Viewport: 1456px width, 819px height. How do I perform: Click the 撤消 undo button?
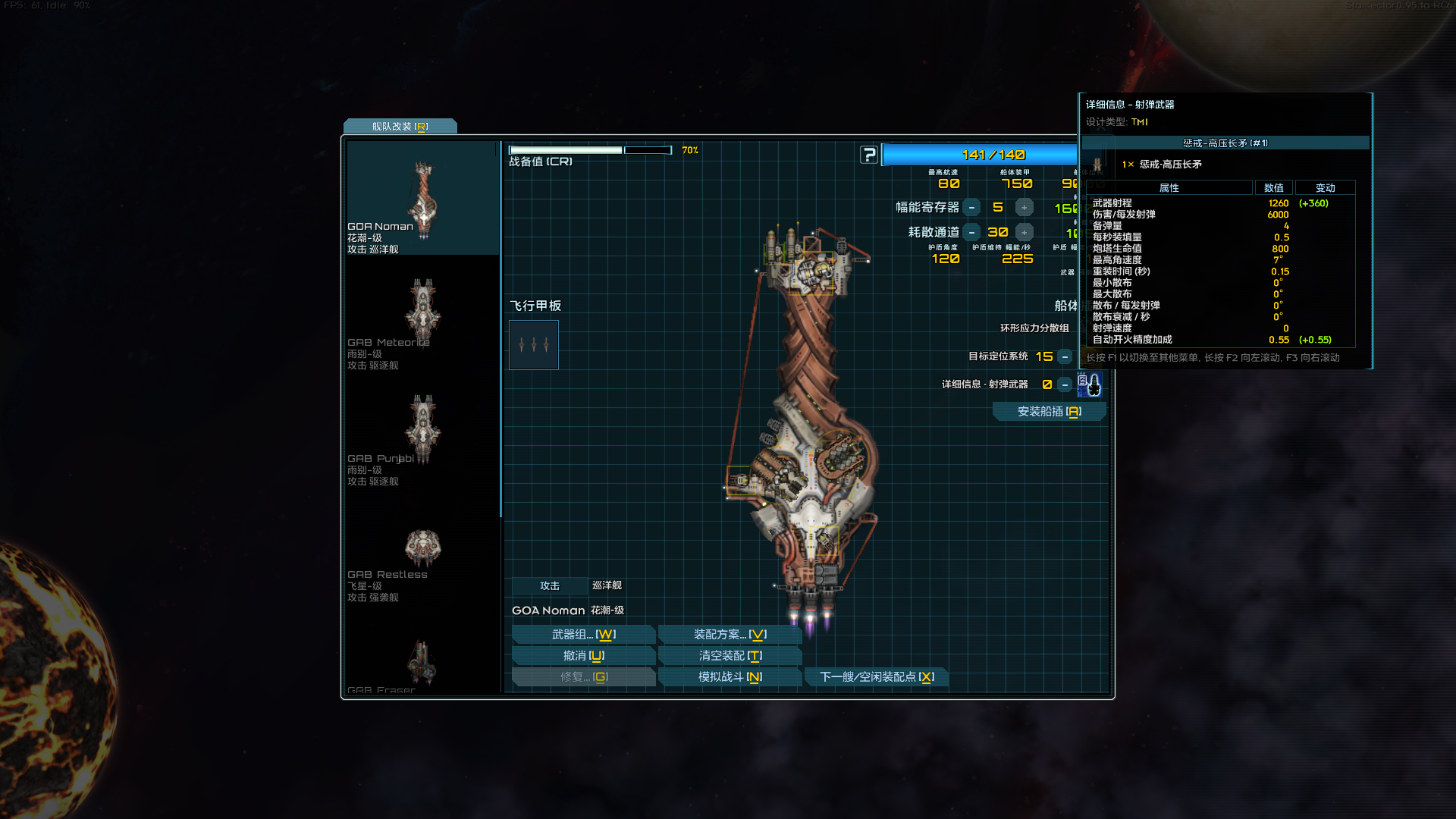coord(583,656)
